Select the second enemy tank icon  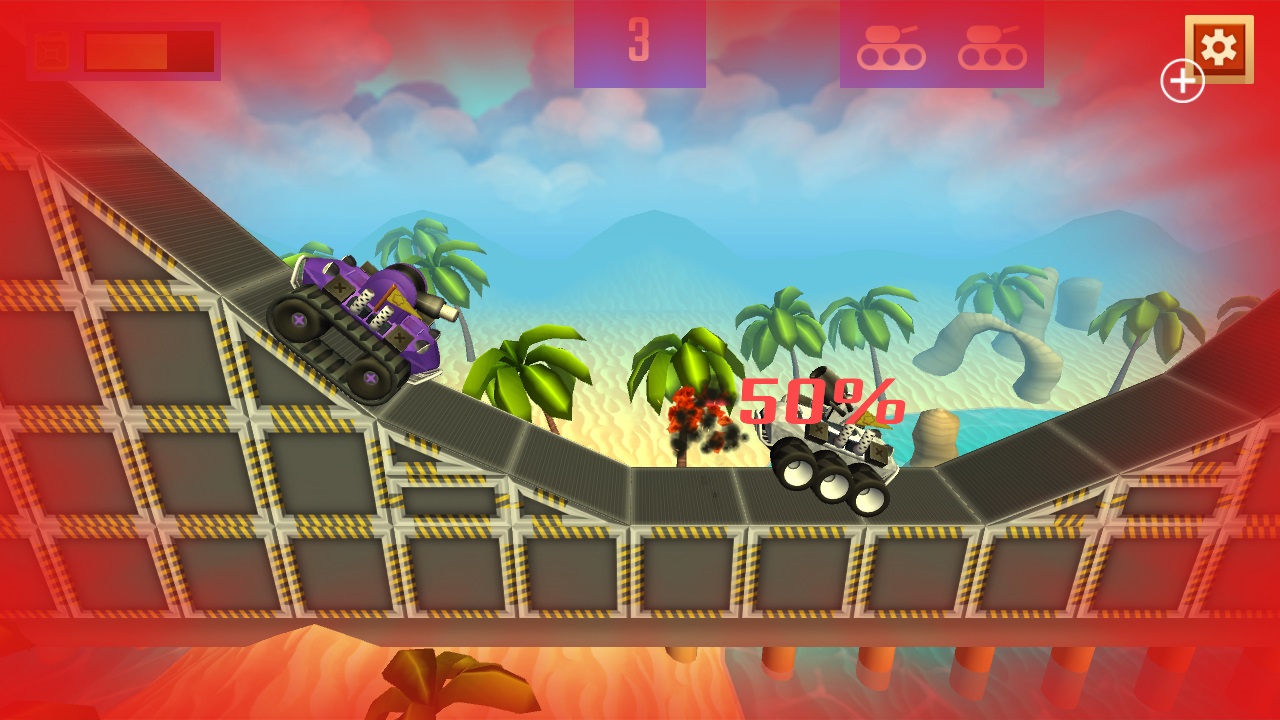tap(993, 47)
